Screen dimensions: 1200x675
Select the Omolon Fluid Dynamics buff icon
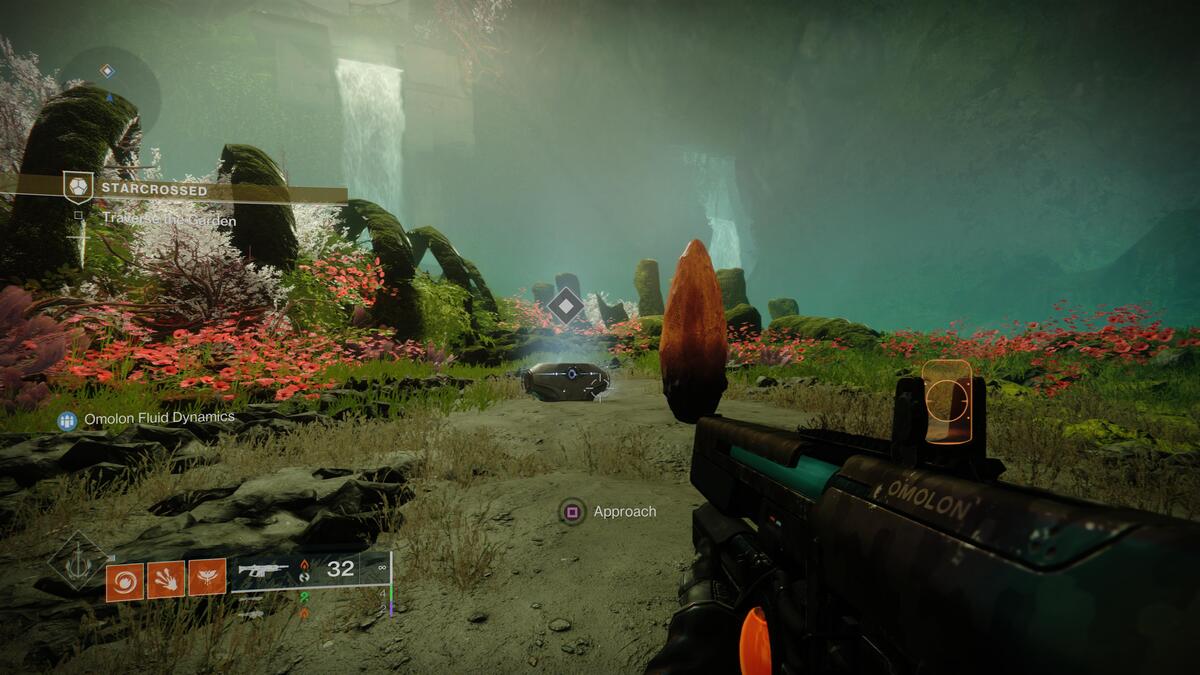(x=67, y=421)
